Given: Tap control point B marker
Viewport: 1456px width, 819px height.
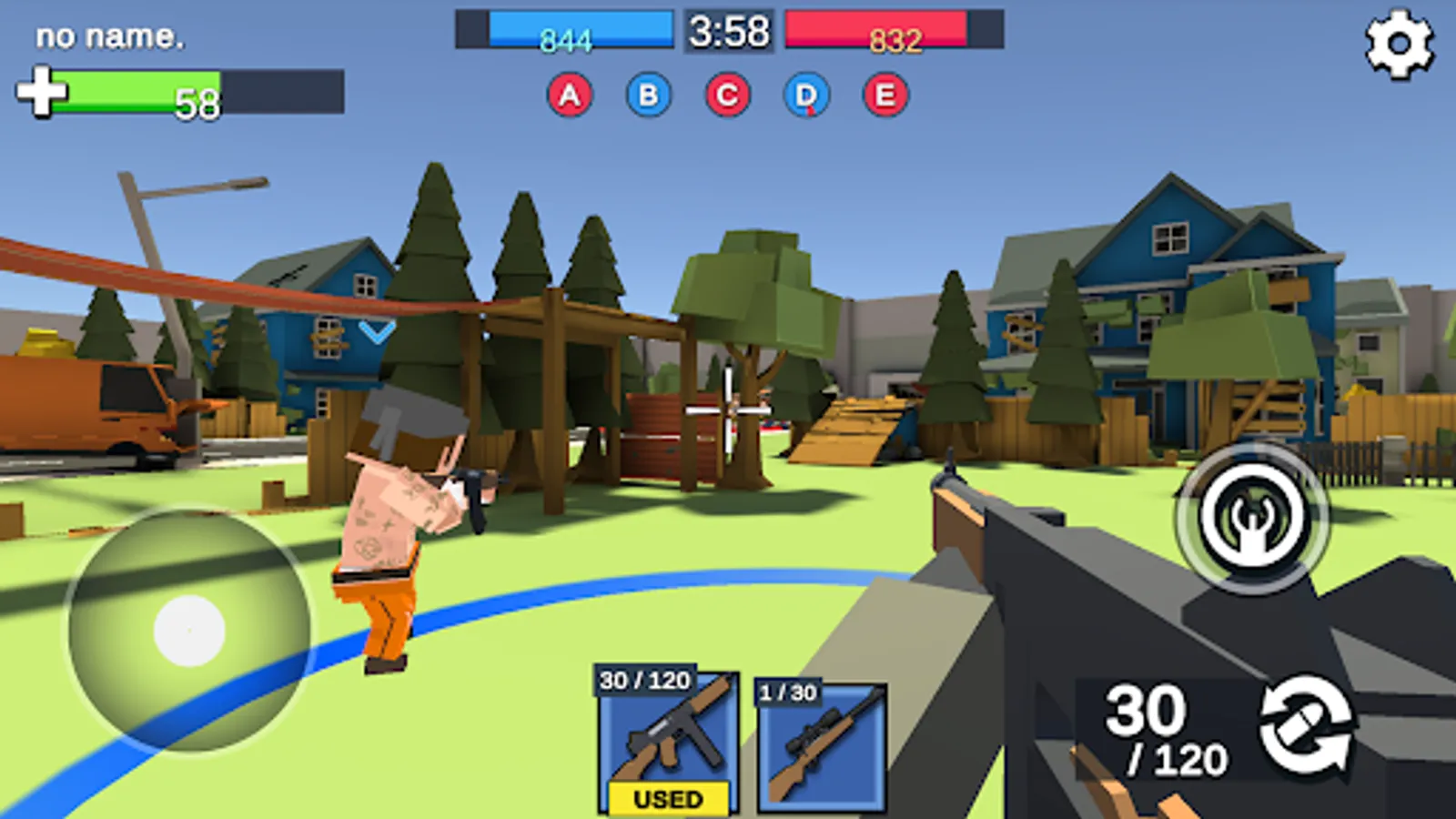Looking at the screenshot, I should click(648, 94).
